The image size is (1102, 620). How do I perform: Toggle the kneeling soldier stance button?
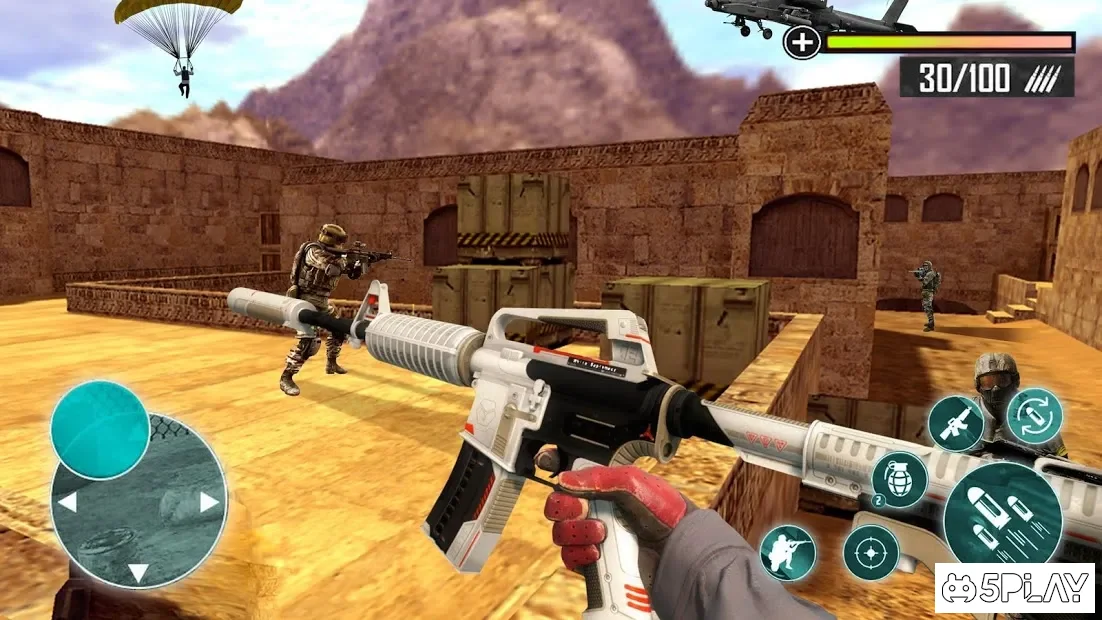point(787,553)
